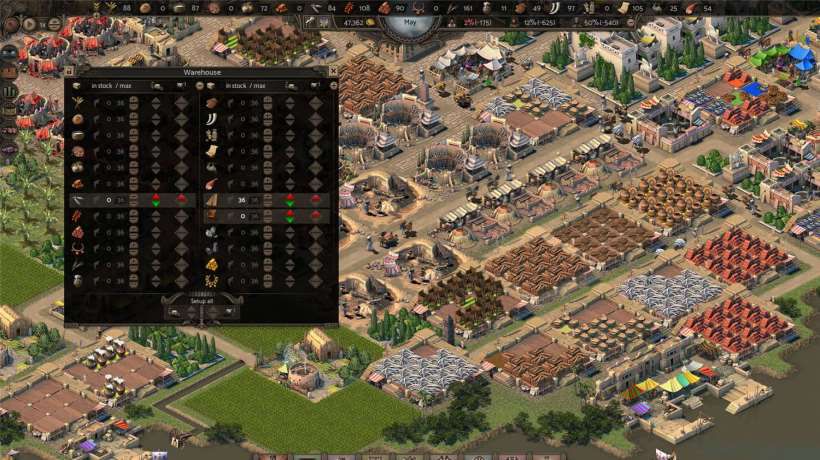Close the Warehouse window
820x460 pixels.
(x=333, y=72)
